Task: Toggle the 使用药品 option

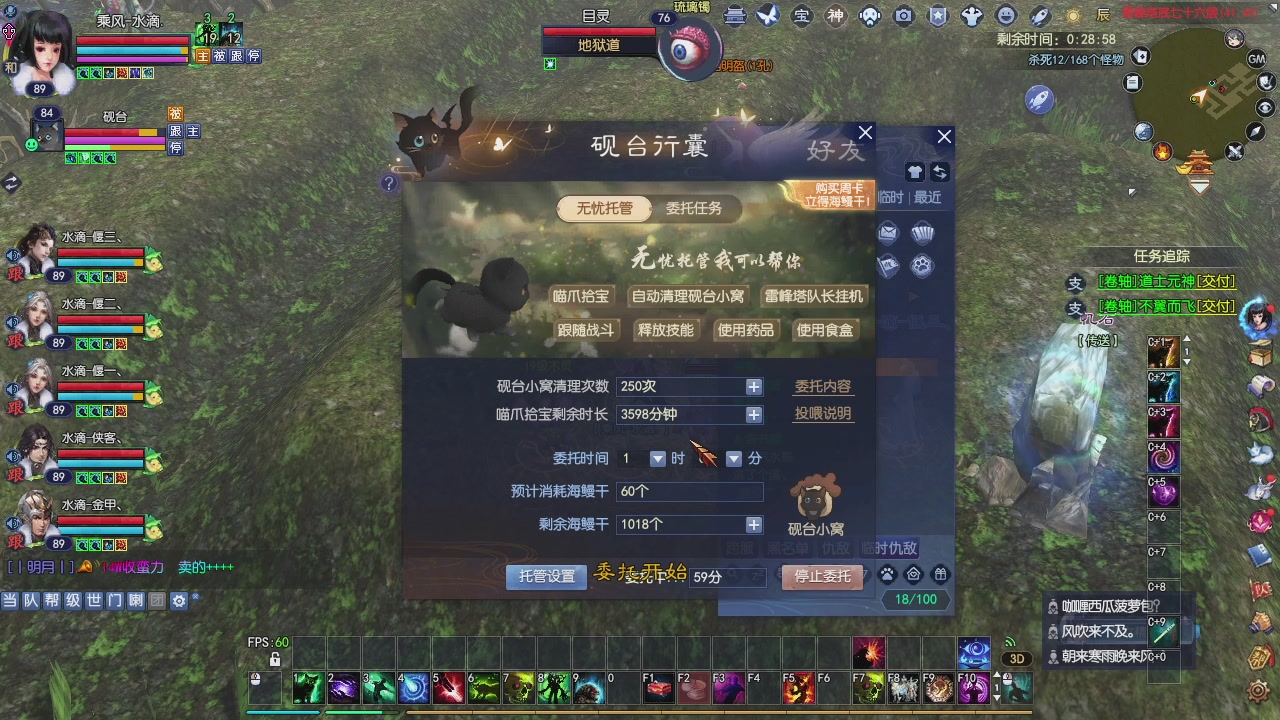Action: pos(745,329)
